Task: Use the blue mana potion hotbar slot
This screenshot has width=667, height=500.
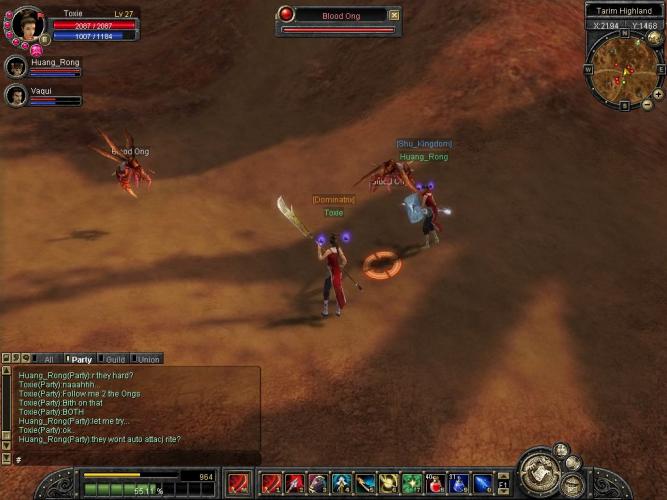Action: (x=459, y=484)
